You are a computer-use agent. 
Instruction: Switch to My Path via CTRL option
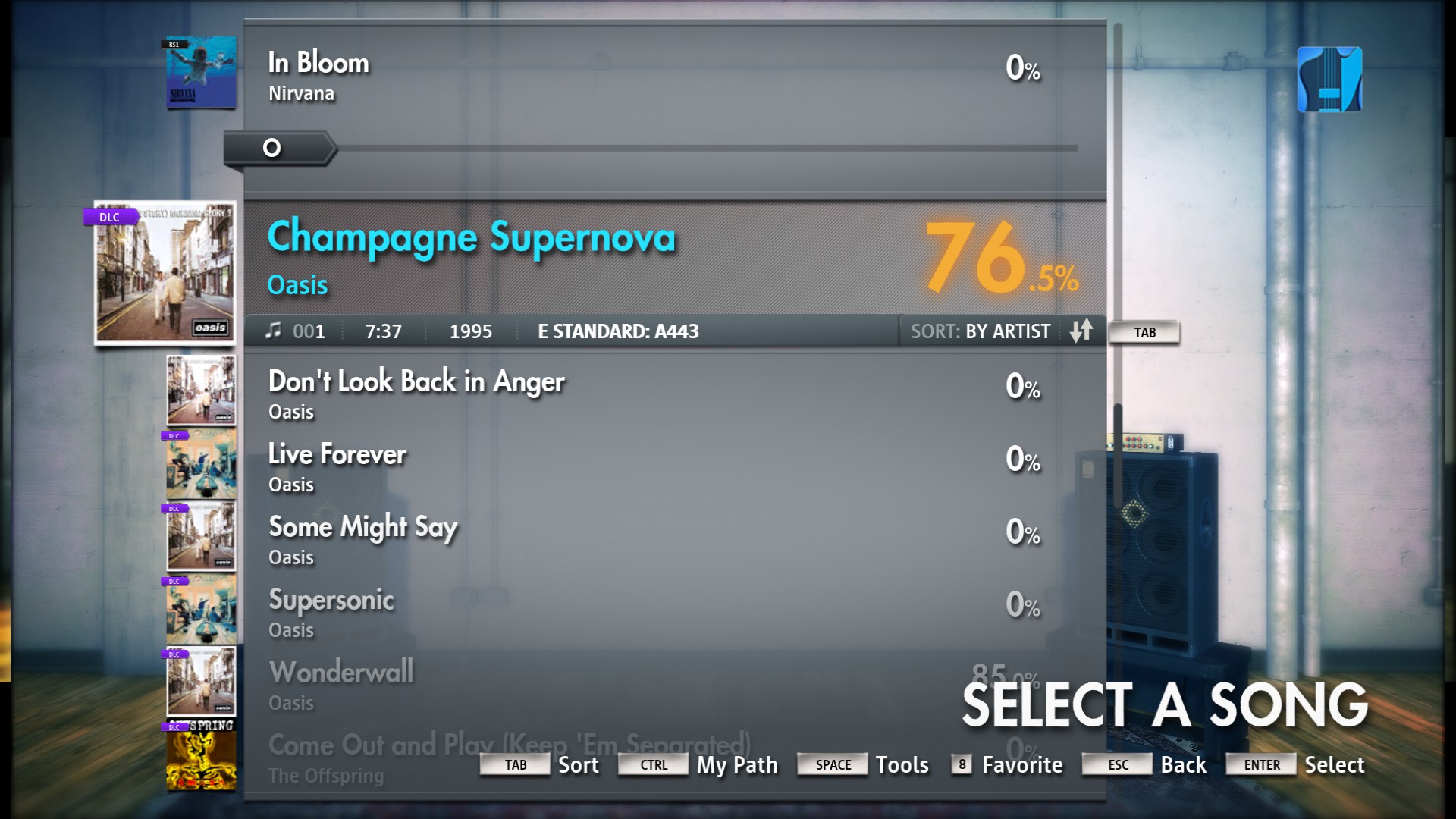pos(652,765)
